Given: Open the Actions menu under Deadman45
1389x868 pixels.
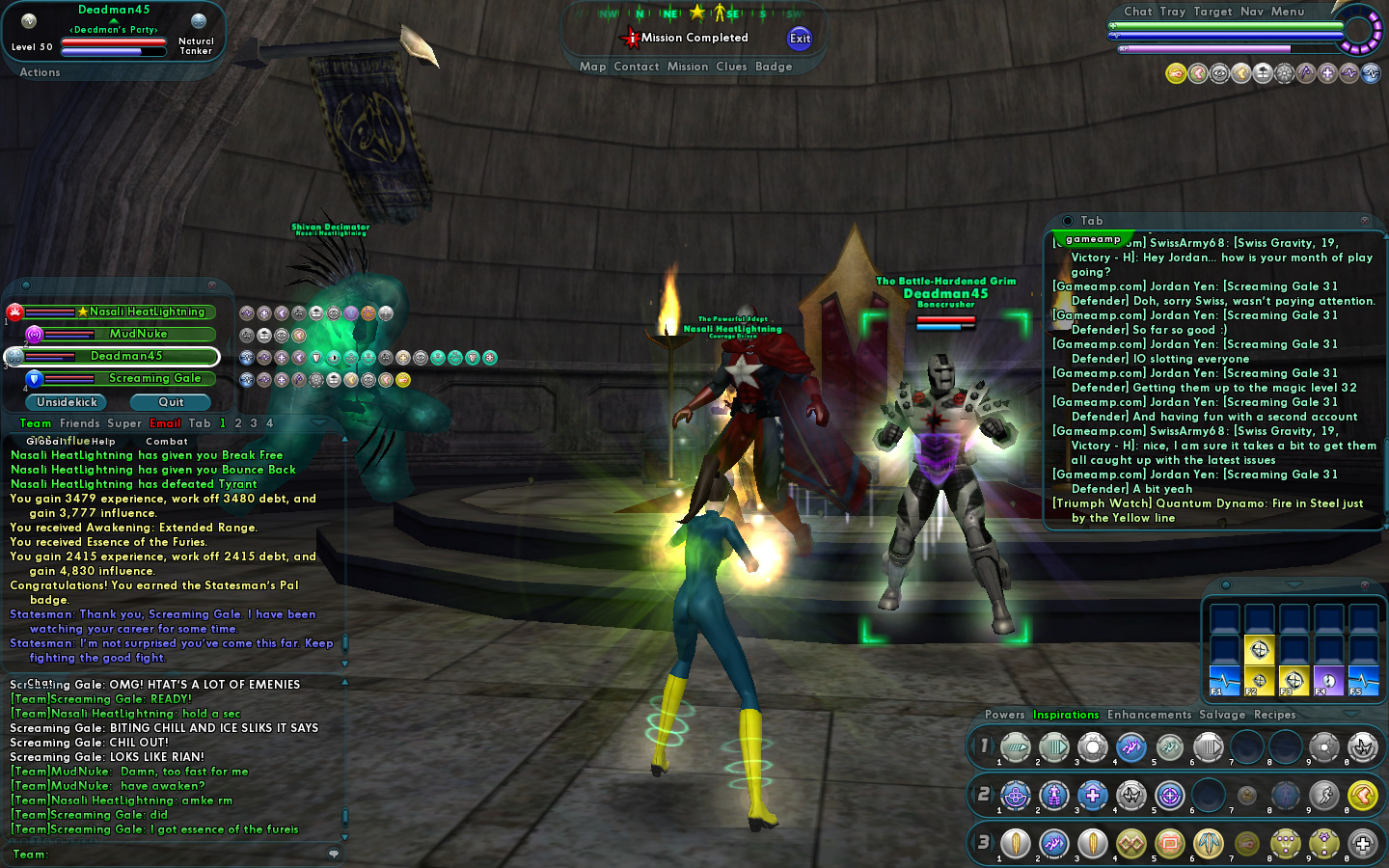Looking at the screenshot, I should [40, 72].
